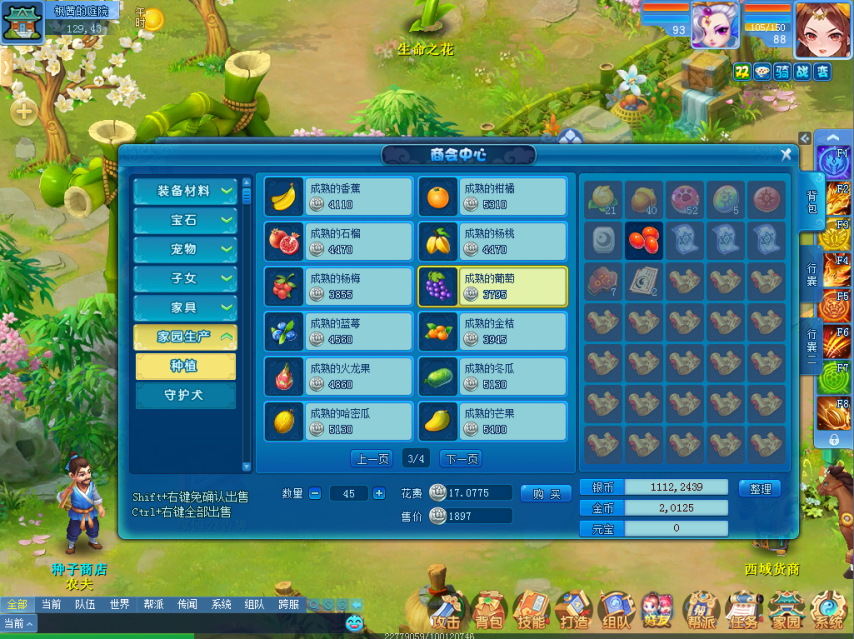Choose the 成熟的火龙果 dragon fruit listing
This screenshot has width=854, height=639.
pos(339,376)
